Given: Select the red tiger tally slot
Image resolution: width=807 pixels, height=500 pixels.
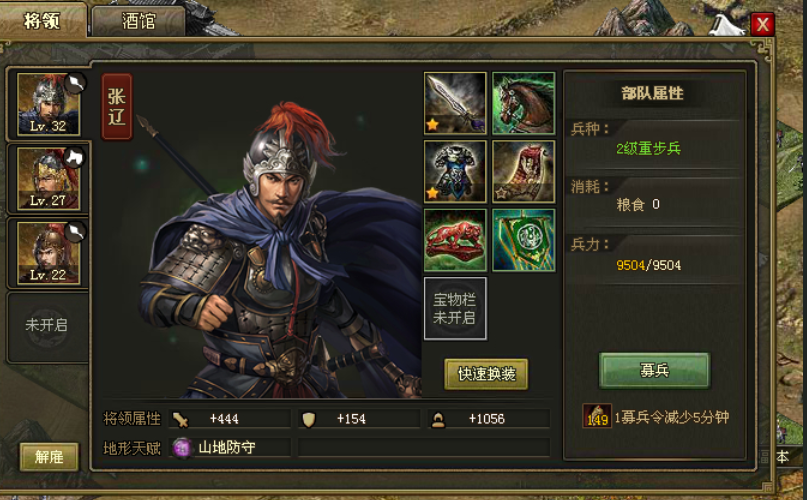Looking at the screenshot, I should pyautogui.click(x=455, y=240).
